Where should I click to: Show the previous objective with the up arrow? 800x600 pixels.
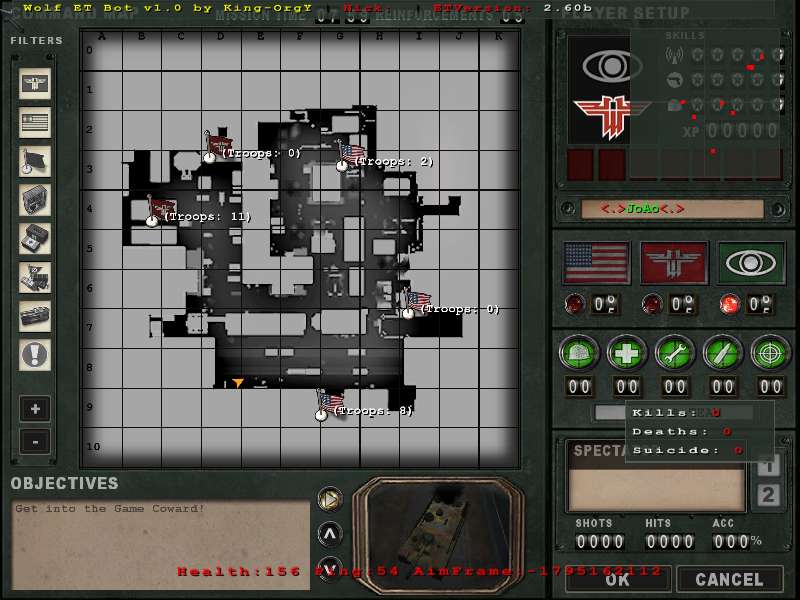coord(329,532)
